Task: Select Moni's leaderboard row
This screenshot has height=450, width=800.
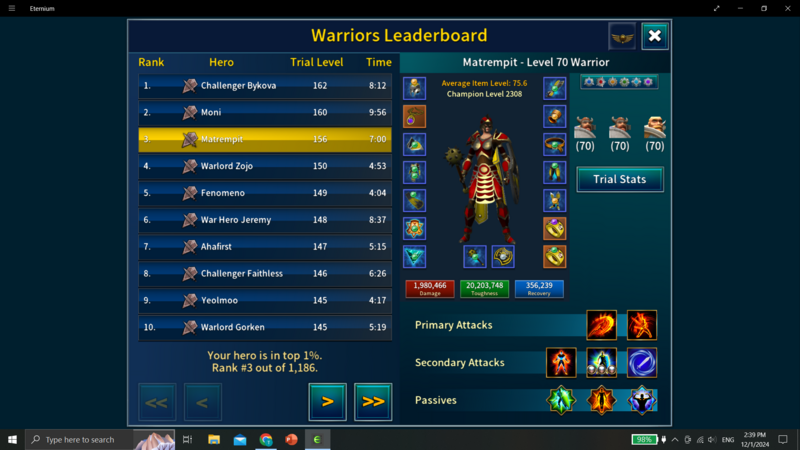Action: 265,113
